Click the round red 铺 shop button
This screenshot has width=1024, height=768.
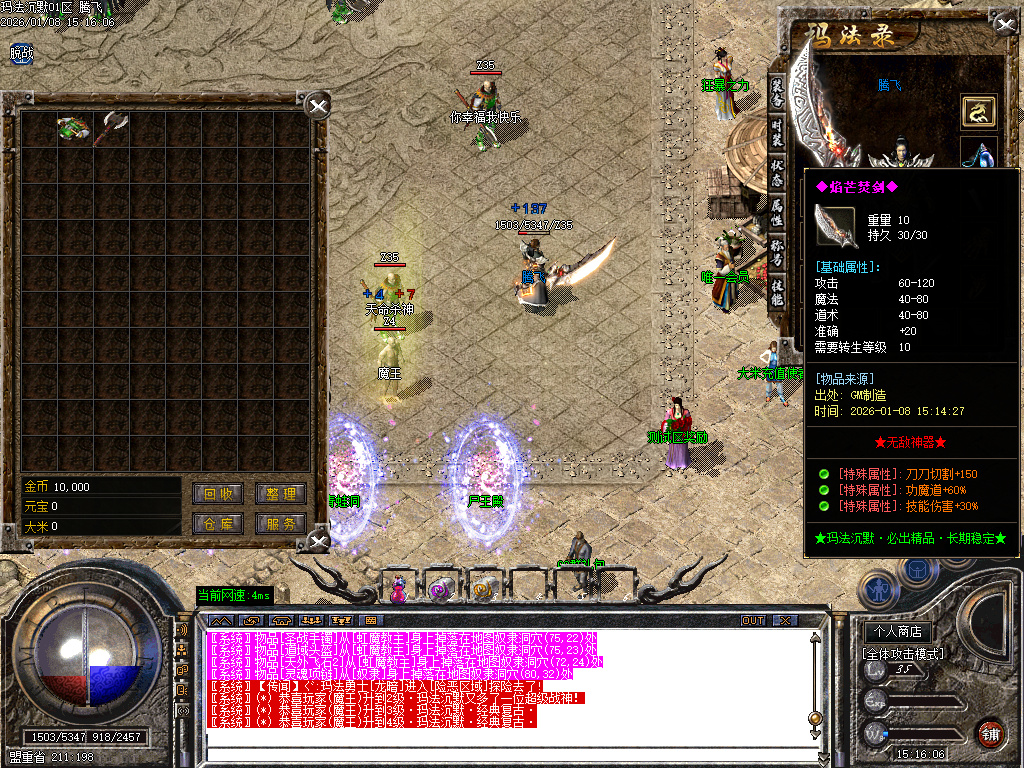(991, 735)
